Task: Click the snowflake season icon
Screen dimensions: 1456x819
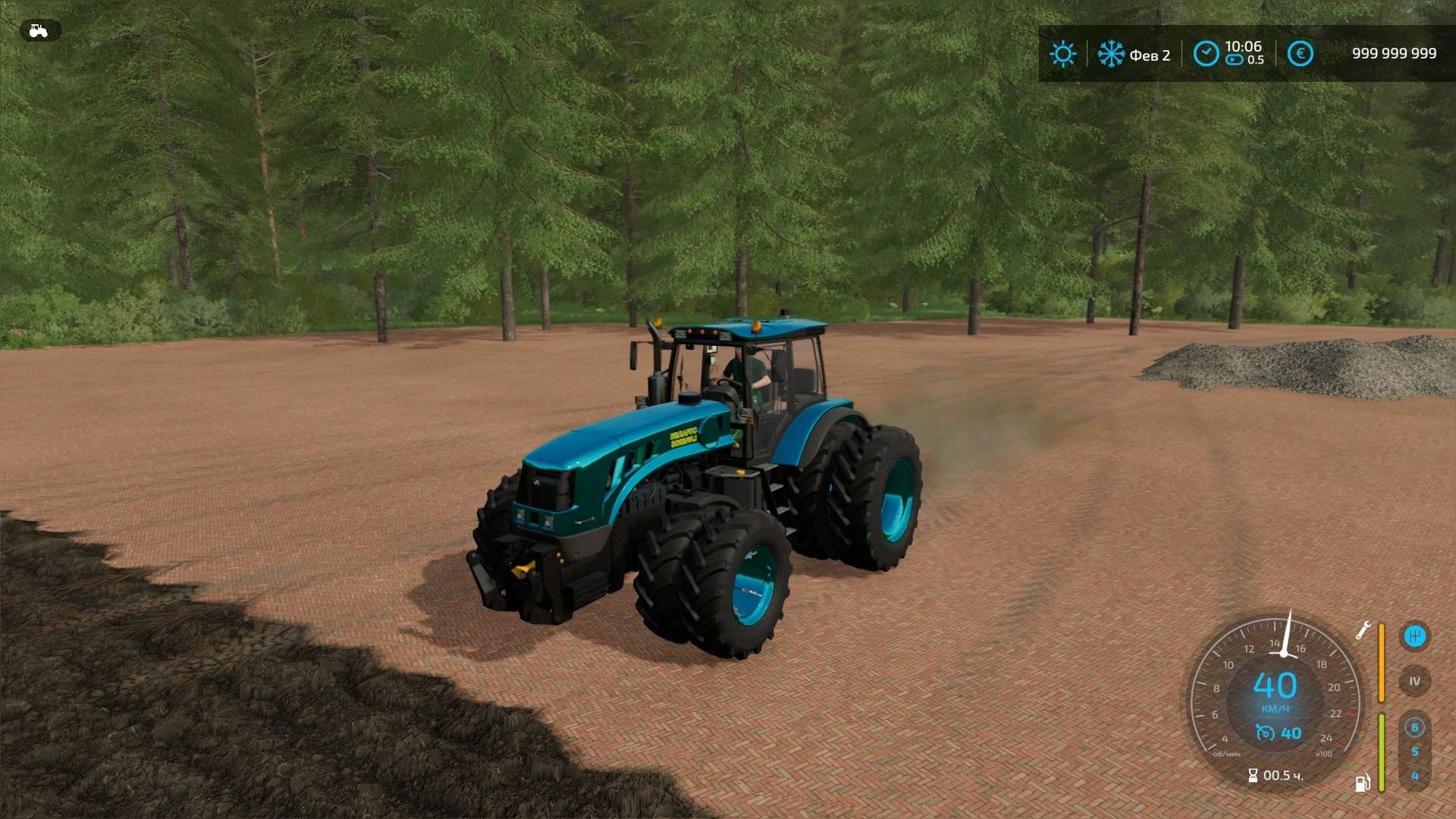Action: [x=1111, y=54]
